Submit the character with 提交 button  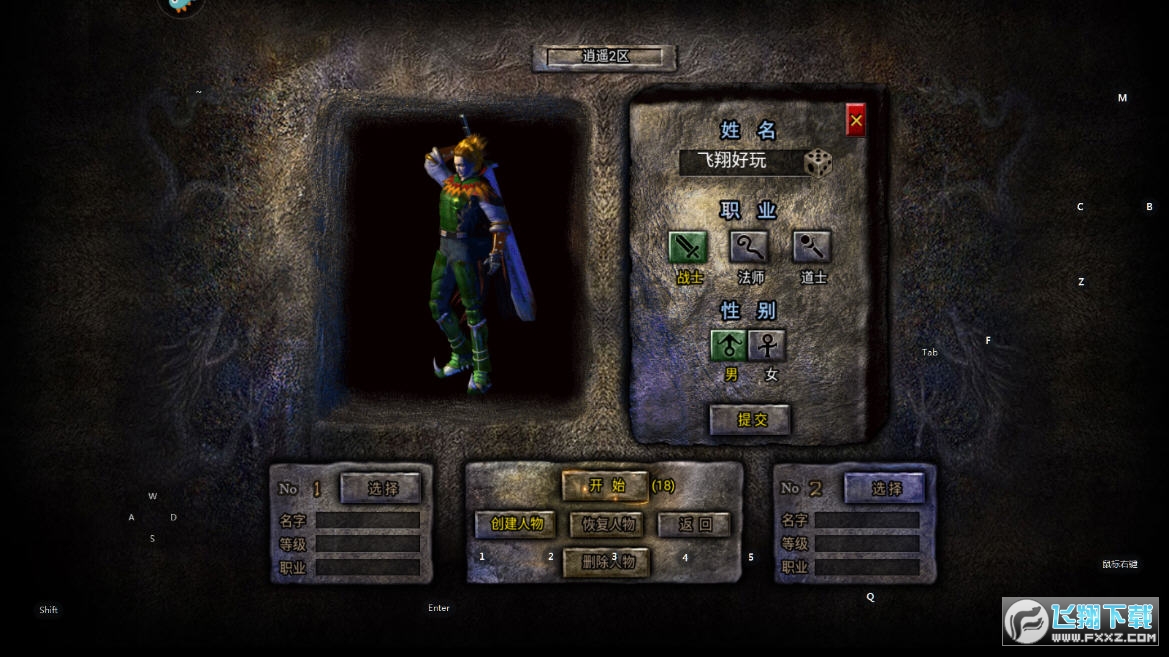point(750,420)
